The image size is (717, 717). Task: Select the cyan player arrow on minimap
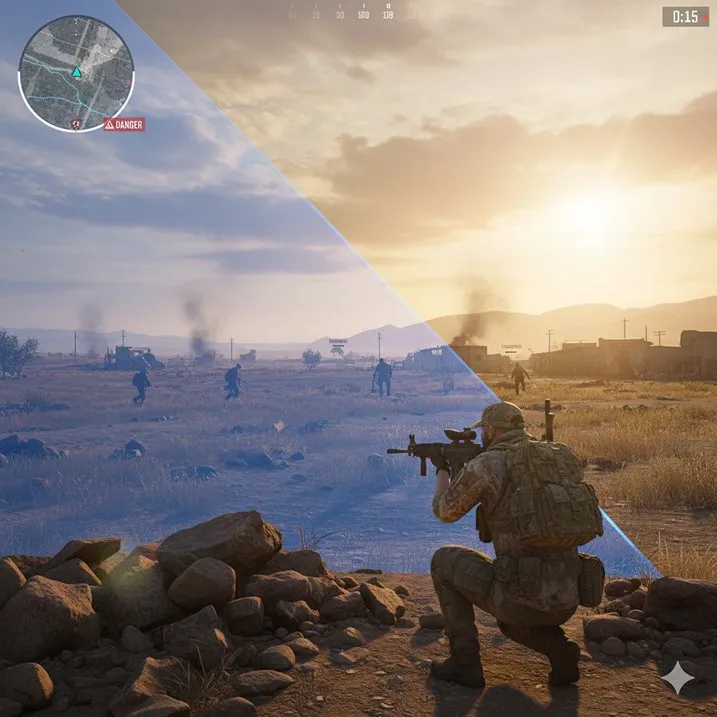[76, 72]
